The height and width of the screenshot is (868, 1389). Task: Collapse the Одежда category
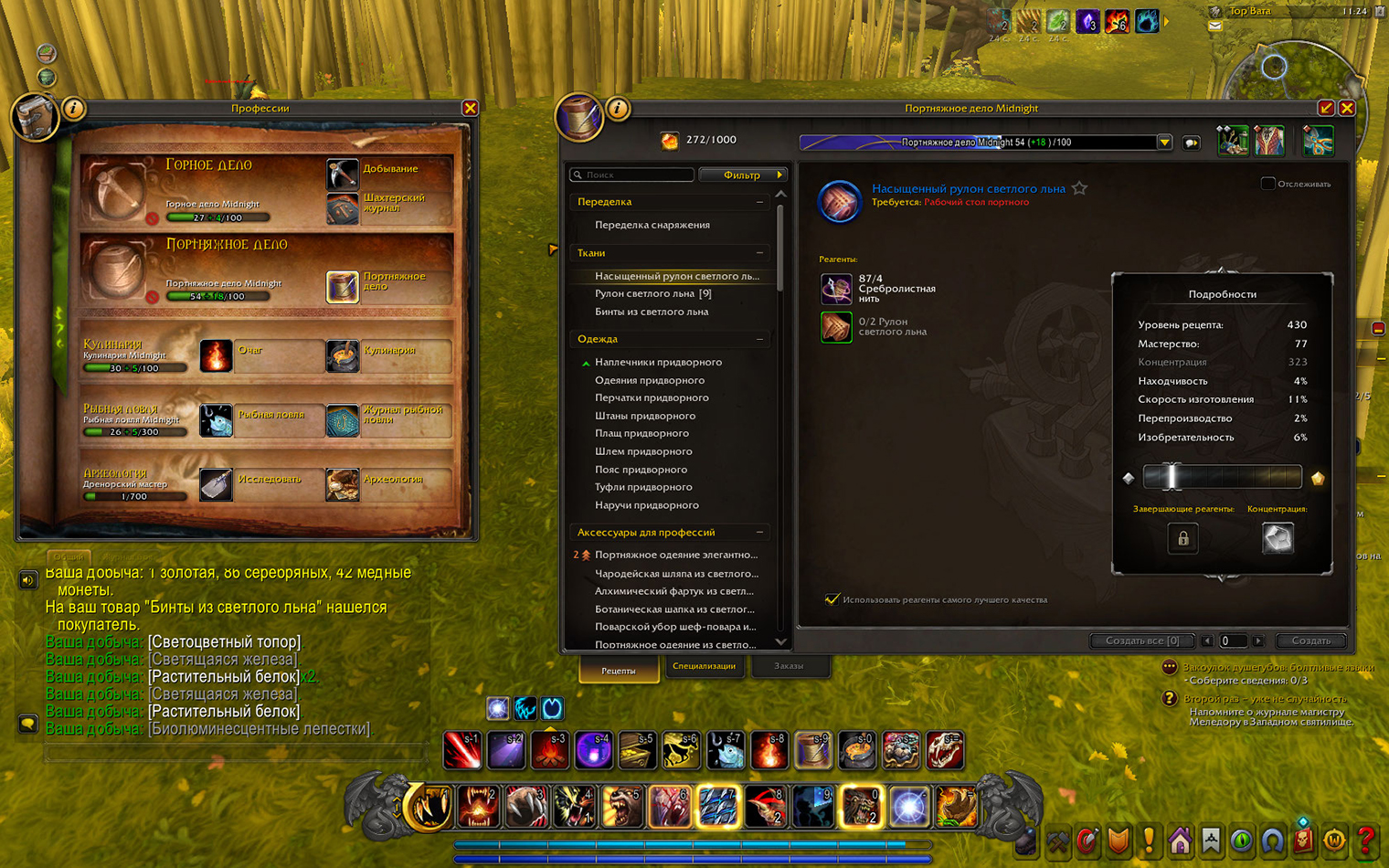tap(759, 339)
